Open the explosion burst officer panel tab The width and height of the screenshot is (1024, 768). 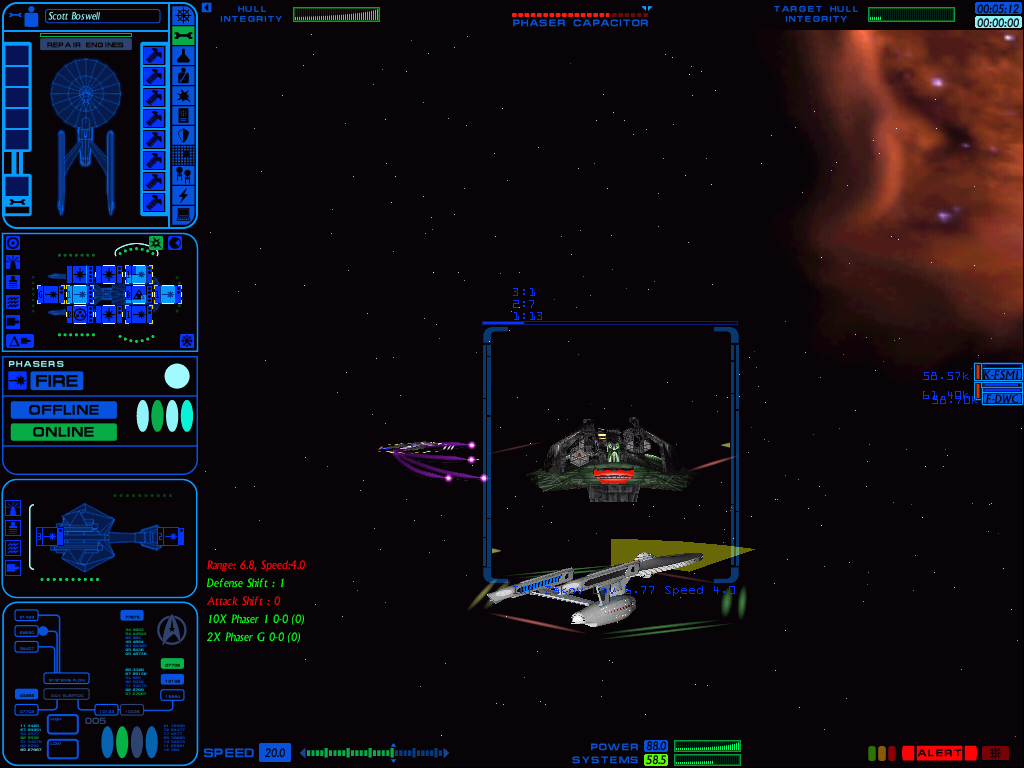pos(183,96)
